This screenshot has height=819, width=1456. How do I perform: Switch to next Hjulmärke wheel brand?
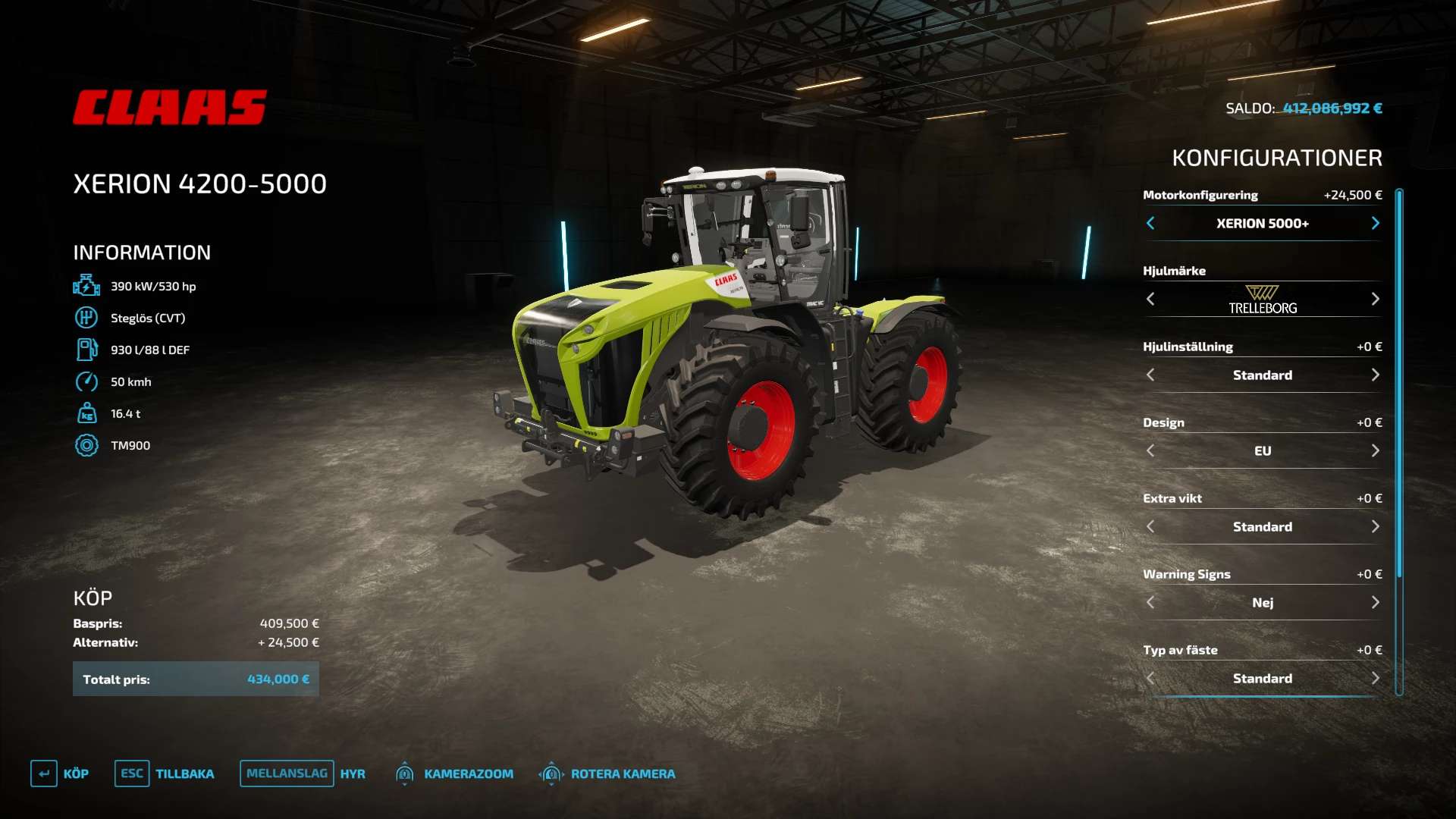(x=1375, y=299)
